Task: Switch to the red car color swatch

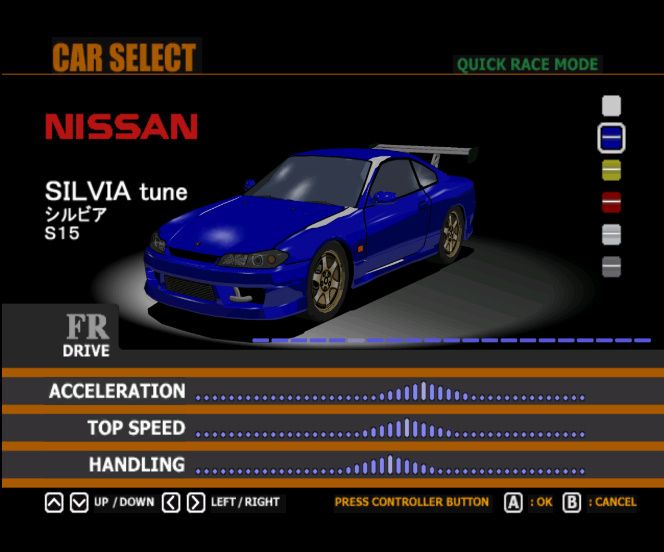Action: click(x=611, y=202)
